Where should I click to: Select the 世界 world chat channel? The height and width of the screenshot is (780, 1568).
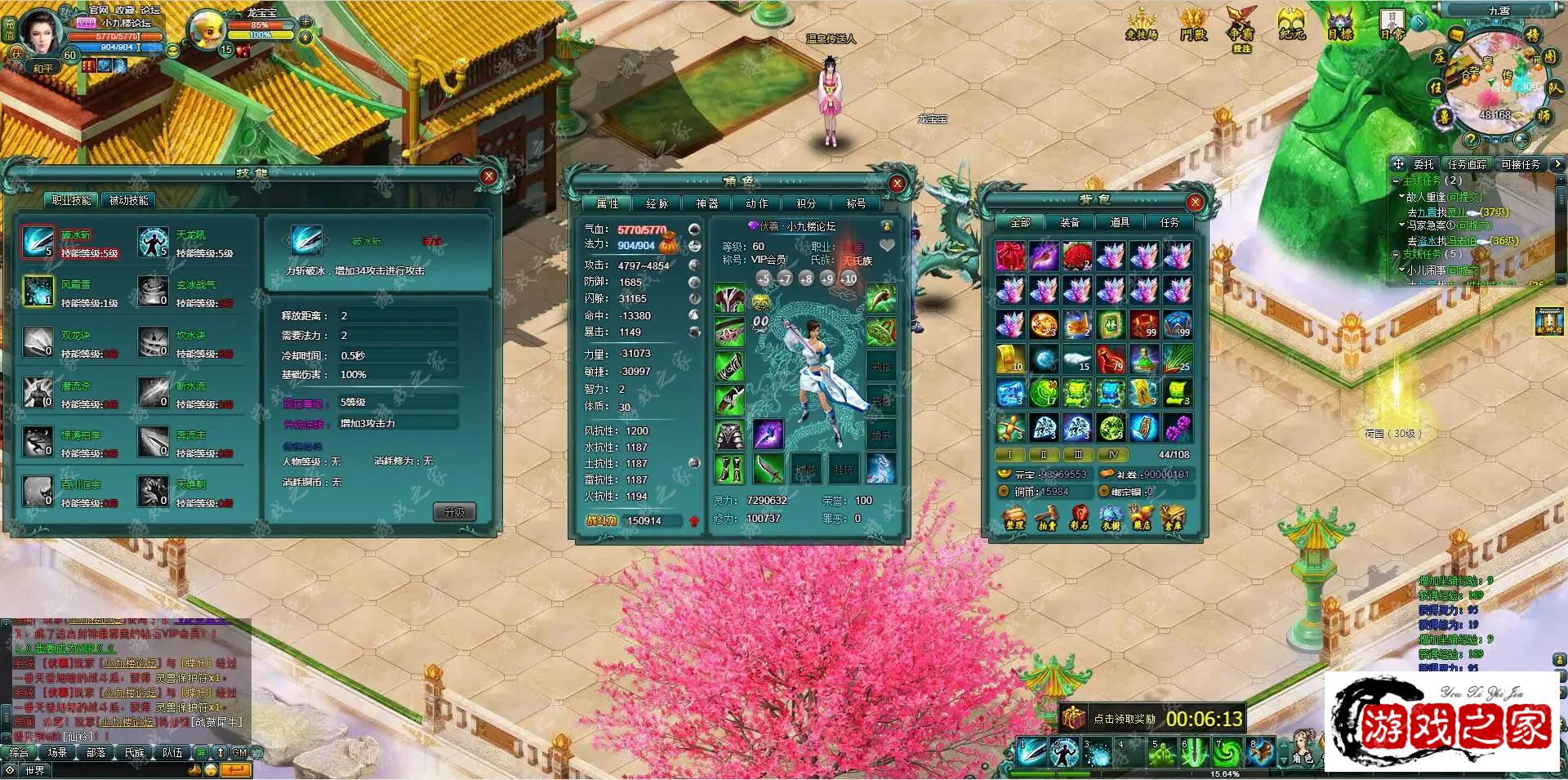[x=34, y=770]
